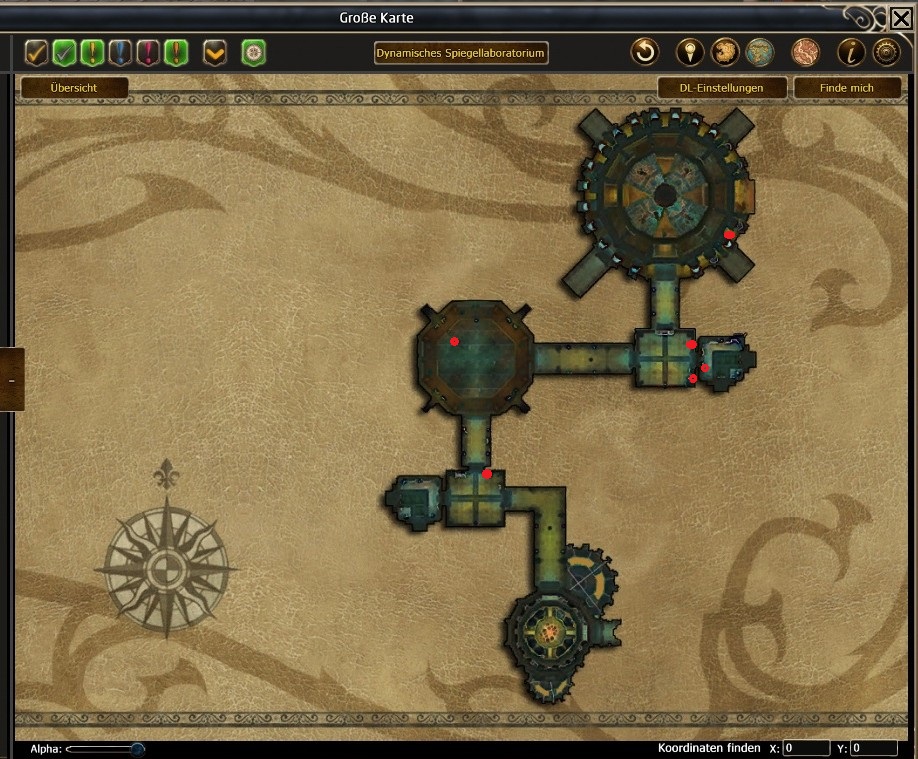The width and height of the screenshot is (918, 759).
Task: Open the Übersicht view
Action: click(x=74, y=88)
